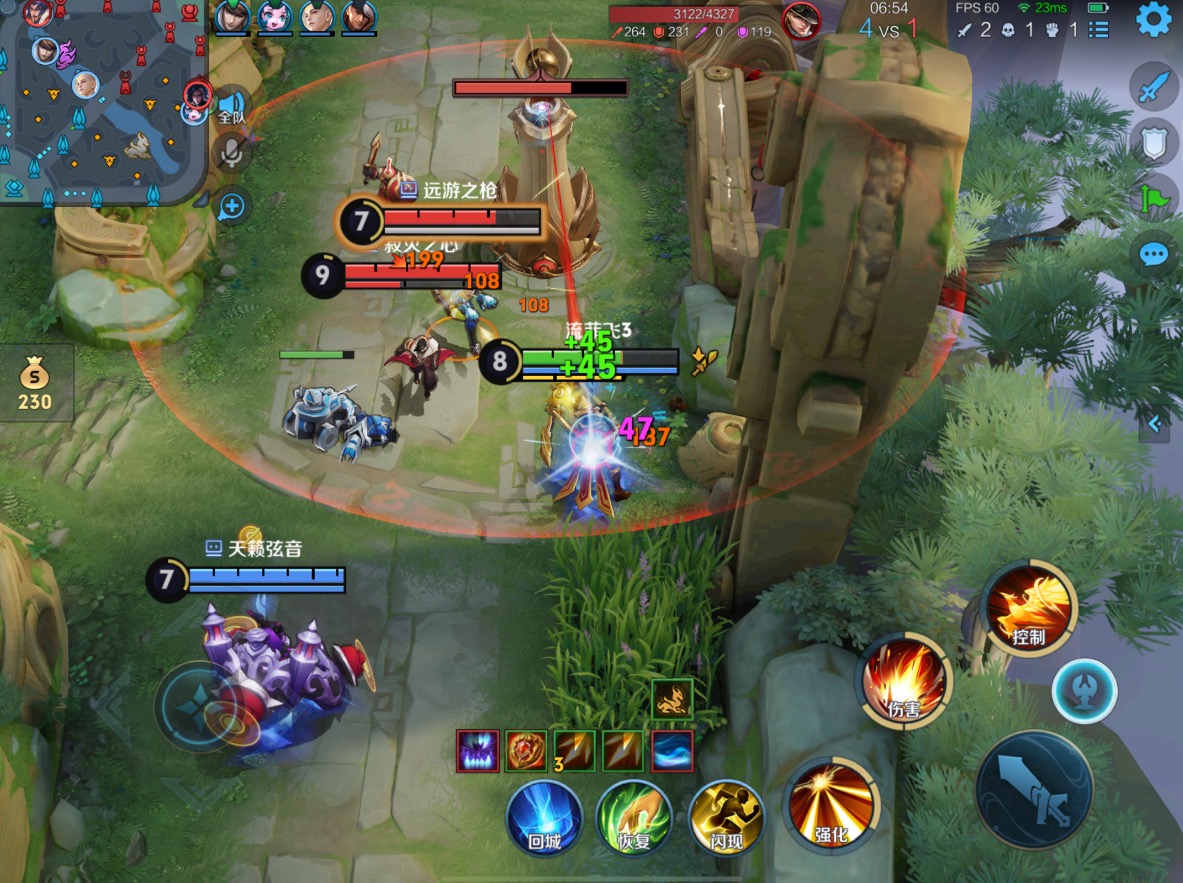
Task: Activate the golden beast equipment icon
Action: (672, 698)
